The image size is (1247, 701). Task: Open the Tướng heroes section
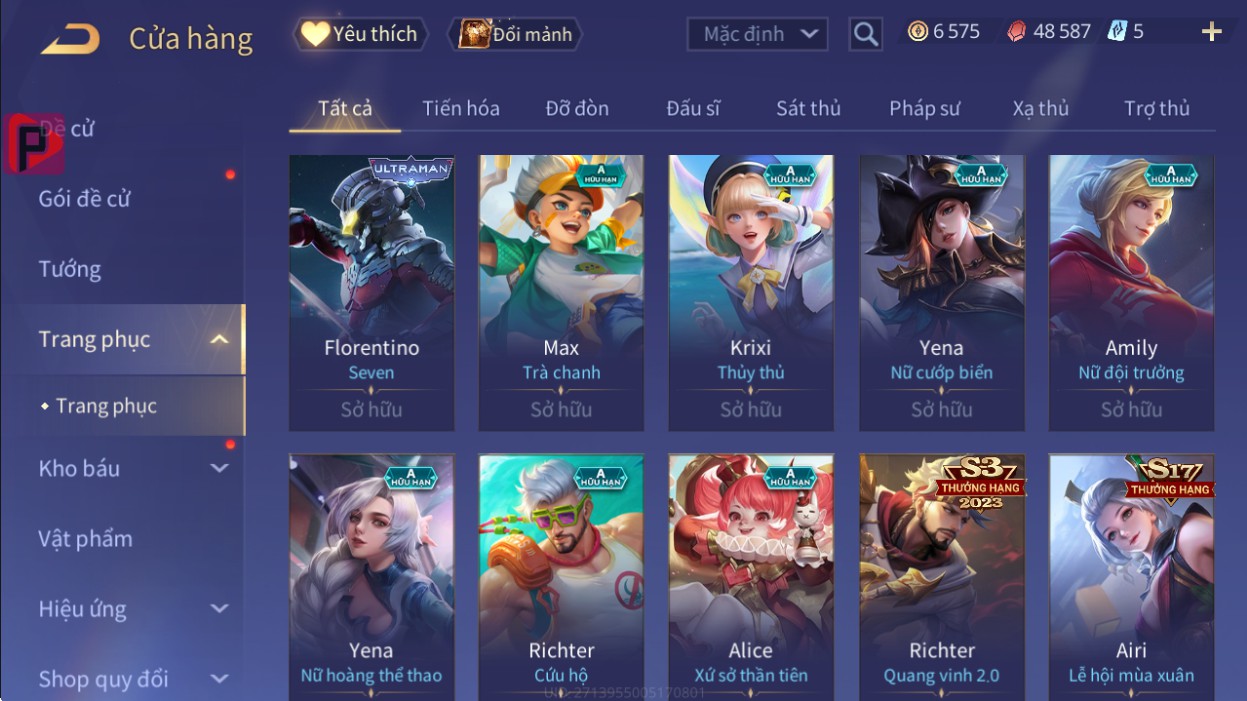[x=70, y=269]
